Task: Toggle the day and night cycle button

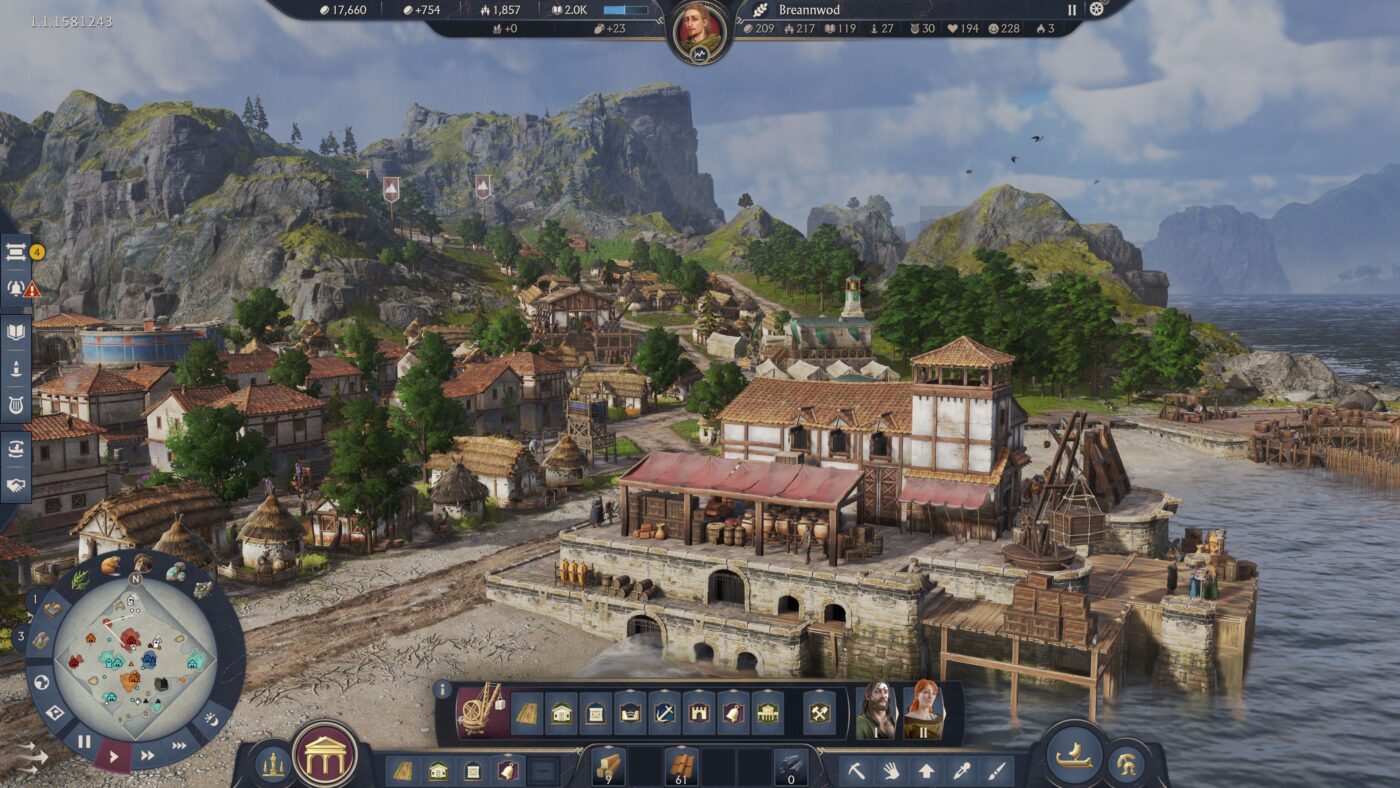Action: pyautogui.click(x=211, y=718)
